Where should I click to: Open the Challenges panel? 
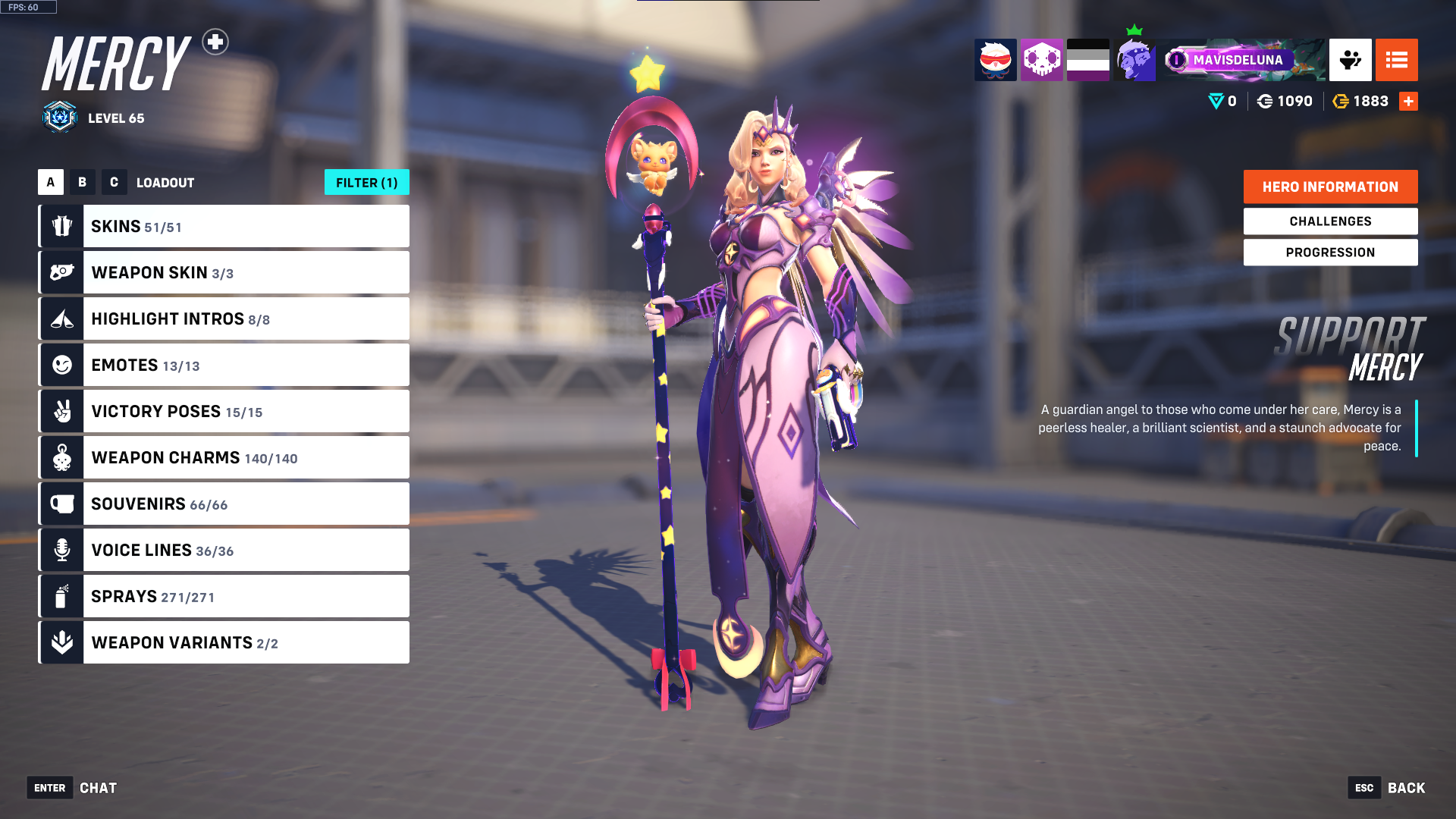(1330, 221)
